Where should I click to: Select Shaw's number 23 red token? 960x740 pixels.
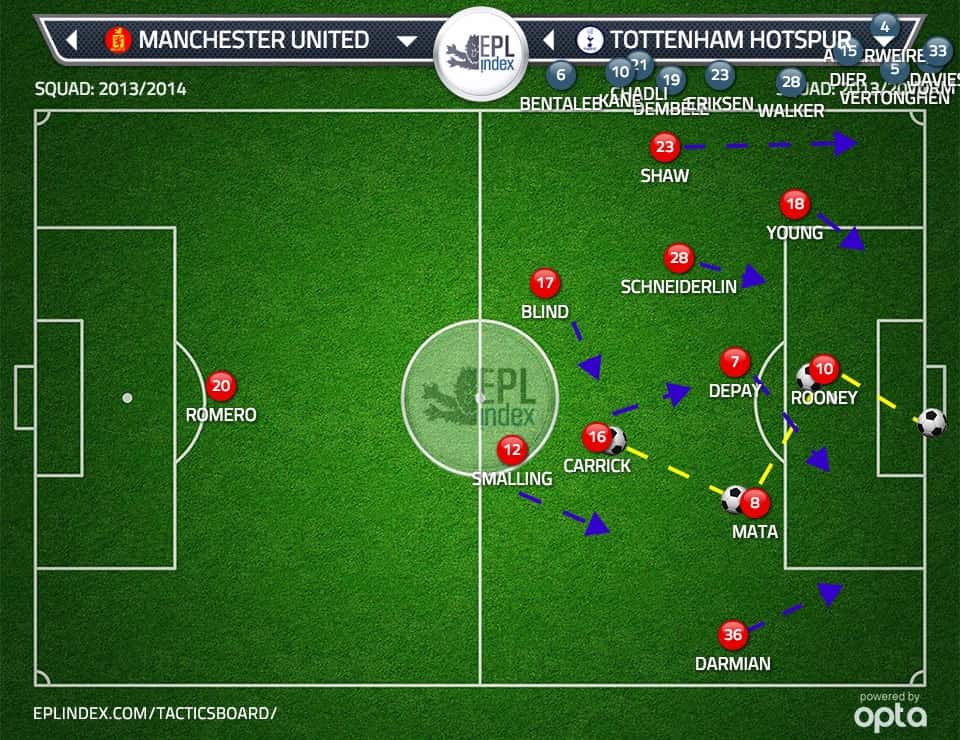coord(664,148)
